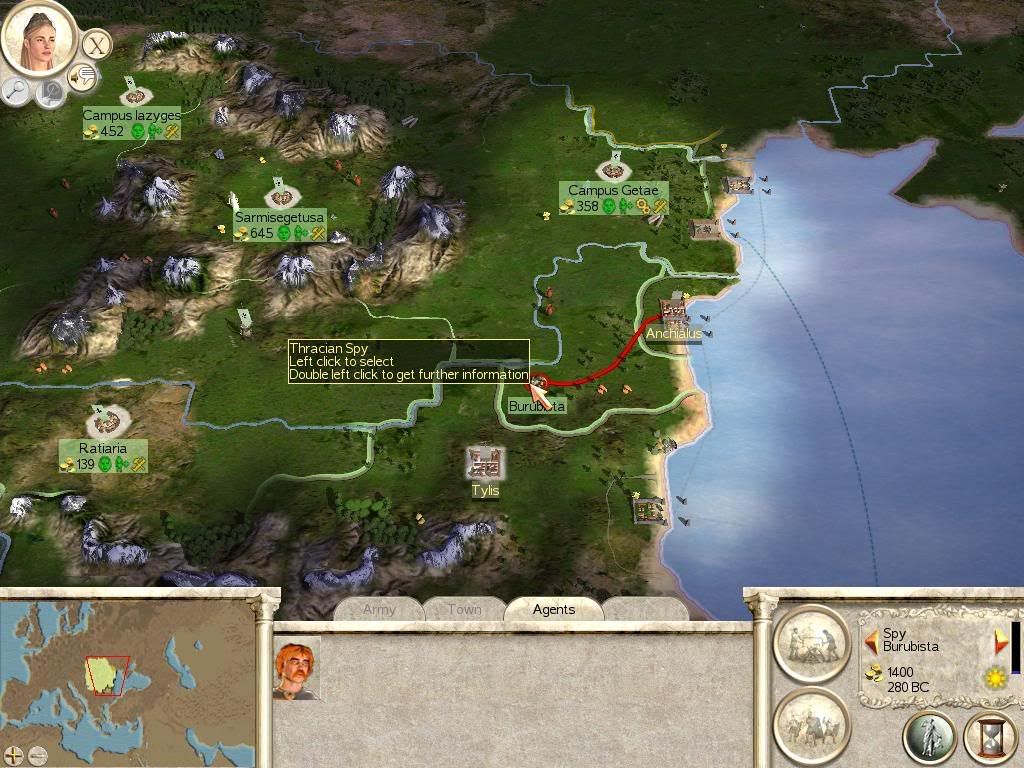Select the Sarmisegetusa settlement label
Viewport: 1024px width, 768px height.
[280, 217]
